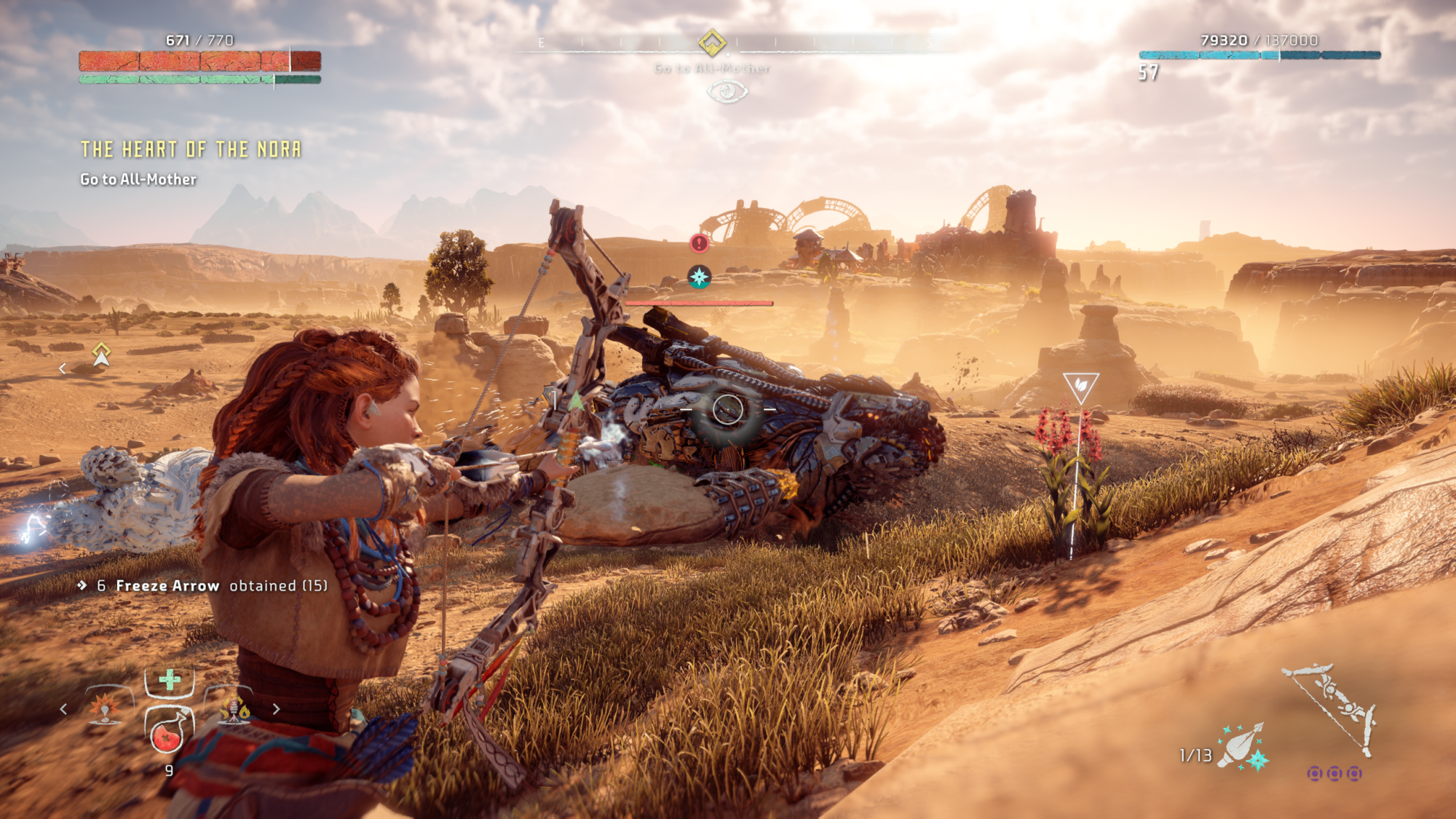
Task: Cycle tools with the left arrow
Action: tap(64, 708)
